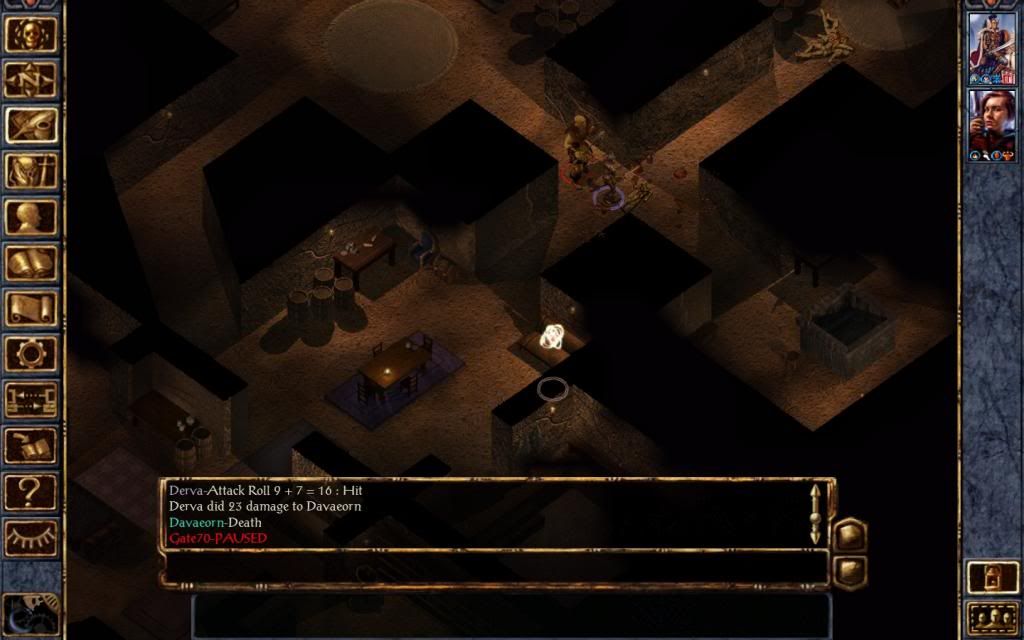Click the skull return-to-game button

point(32,33)
